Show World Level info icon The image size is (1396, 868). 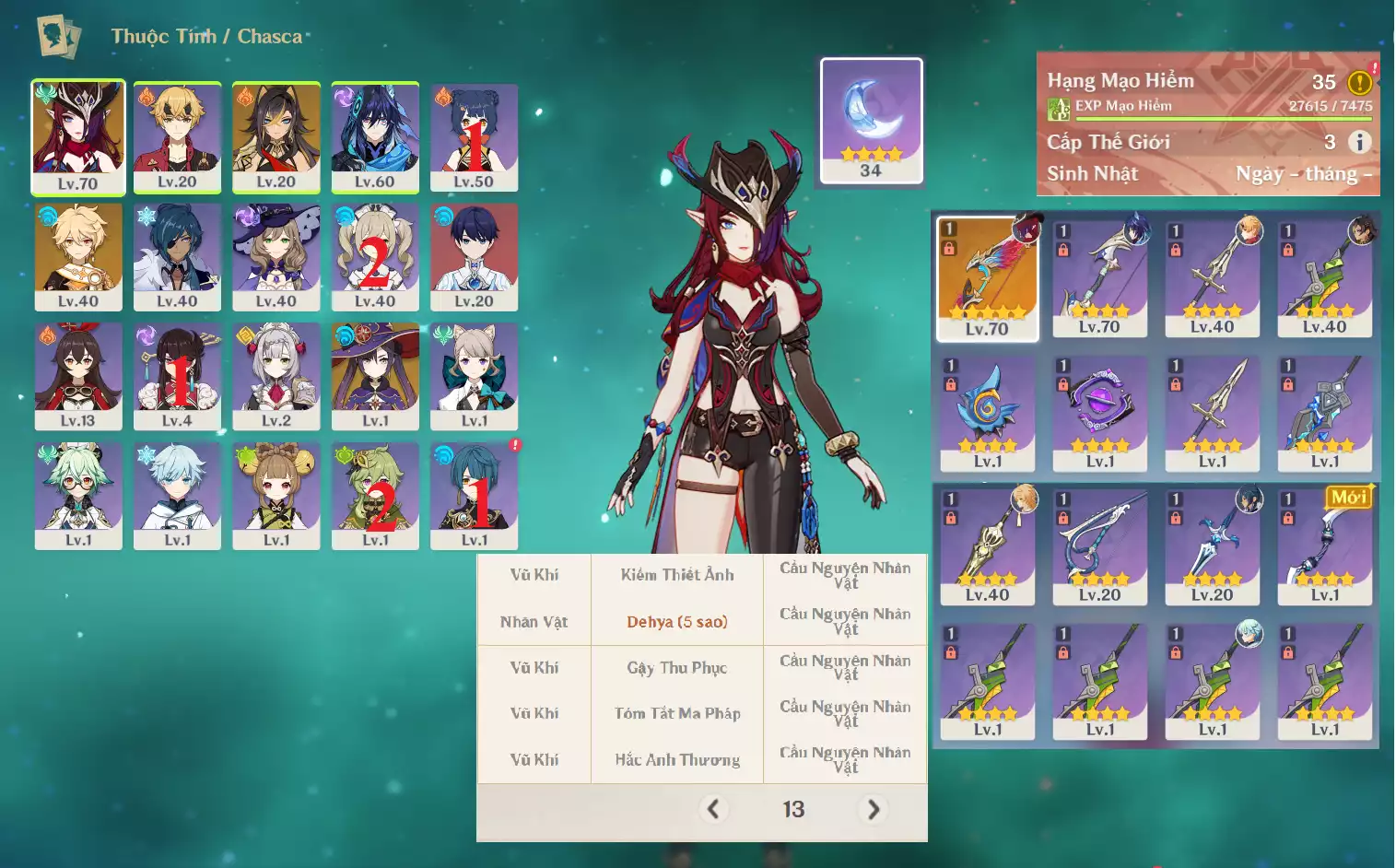1358,142
